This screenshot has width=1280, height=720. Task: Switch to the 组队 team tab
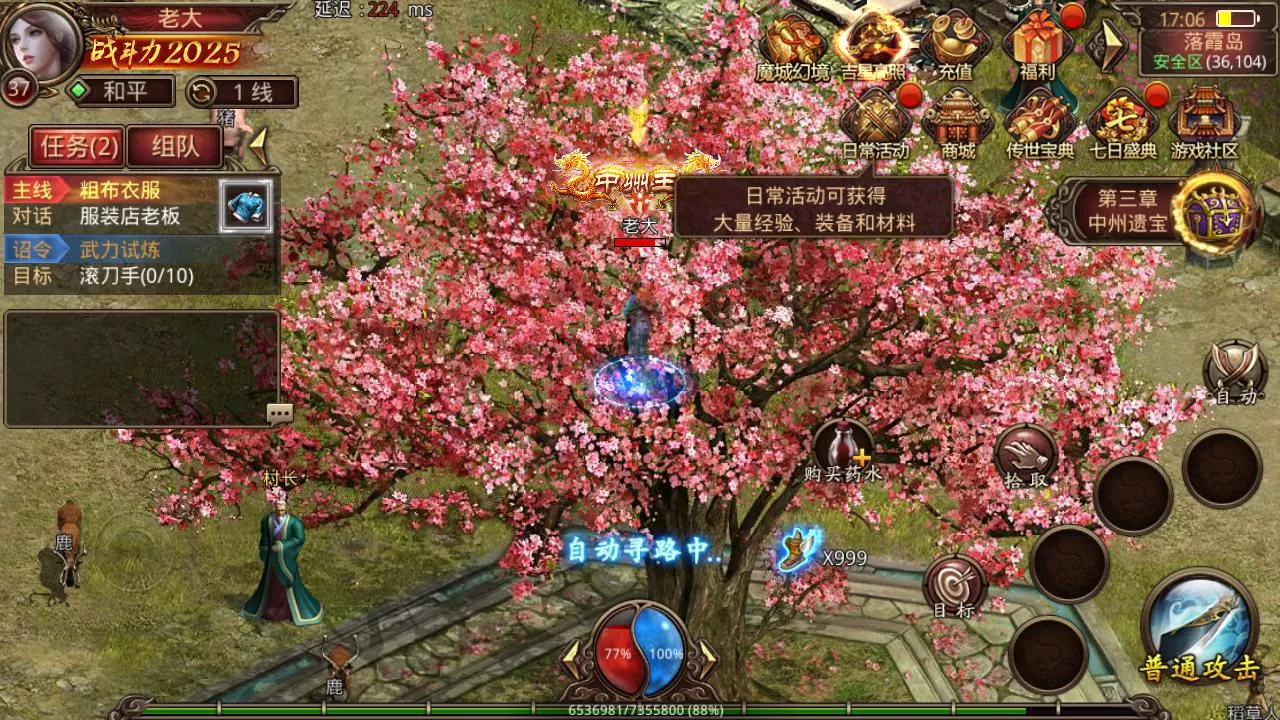[x=175, y=148]
